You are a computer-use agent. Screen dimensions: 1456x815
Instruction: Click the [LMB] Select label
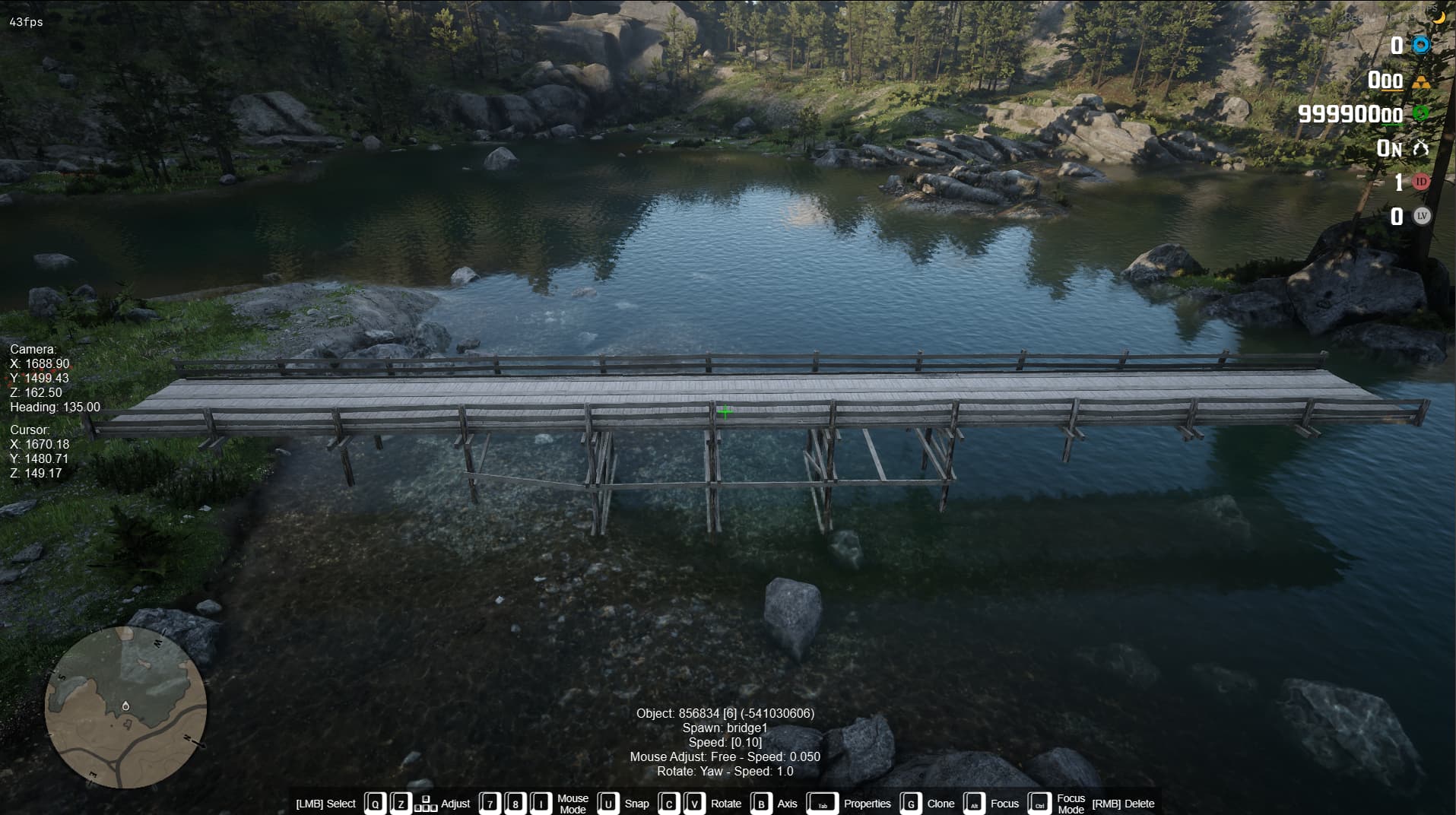click(325, 803)
